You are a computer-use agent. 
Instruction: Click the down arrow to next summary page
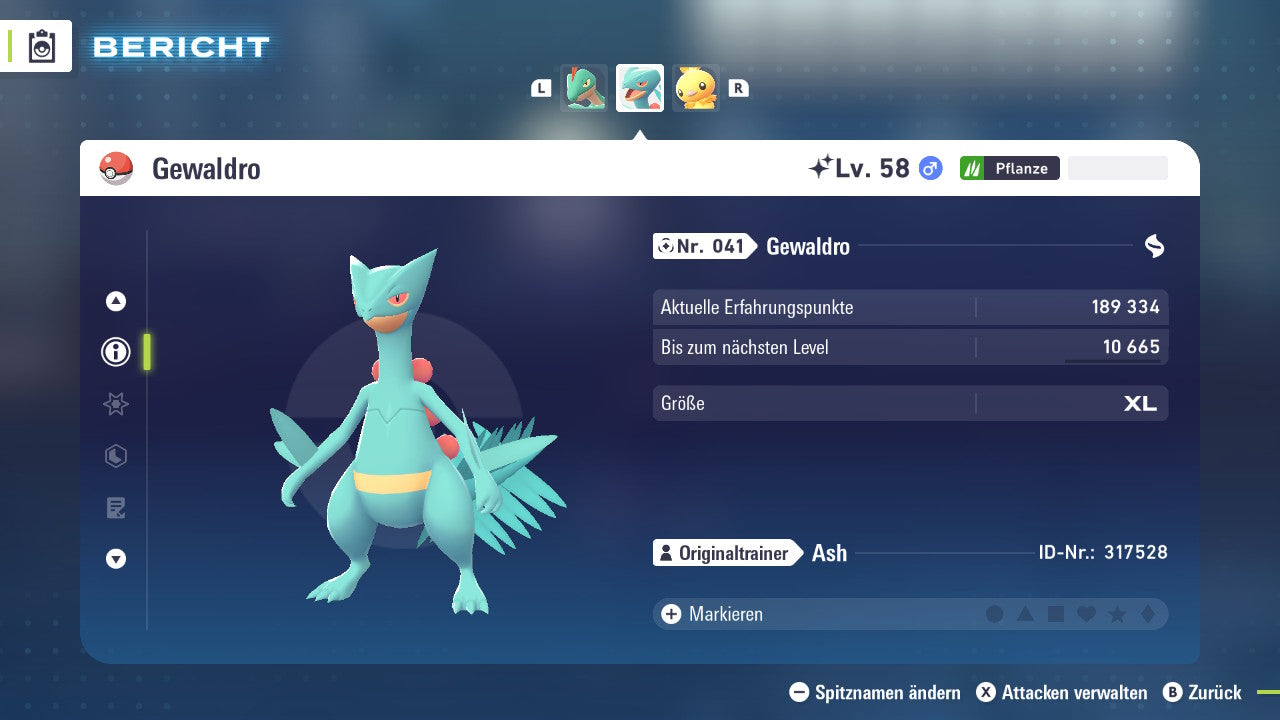click(116, 559)
